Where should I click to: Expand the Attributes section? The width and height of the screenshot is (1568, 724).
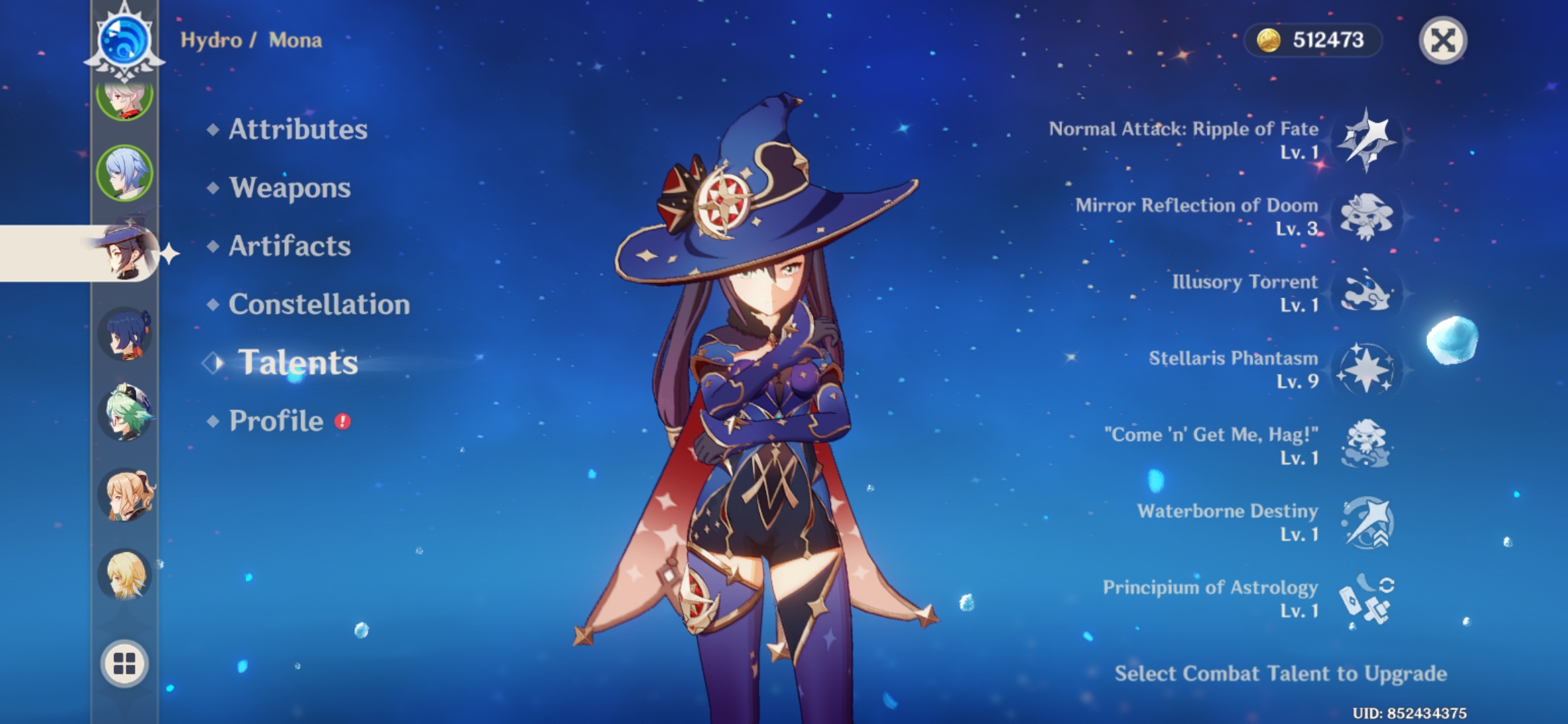click(297, 130)
